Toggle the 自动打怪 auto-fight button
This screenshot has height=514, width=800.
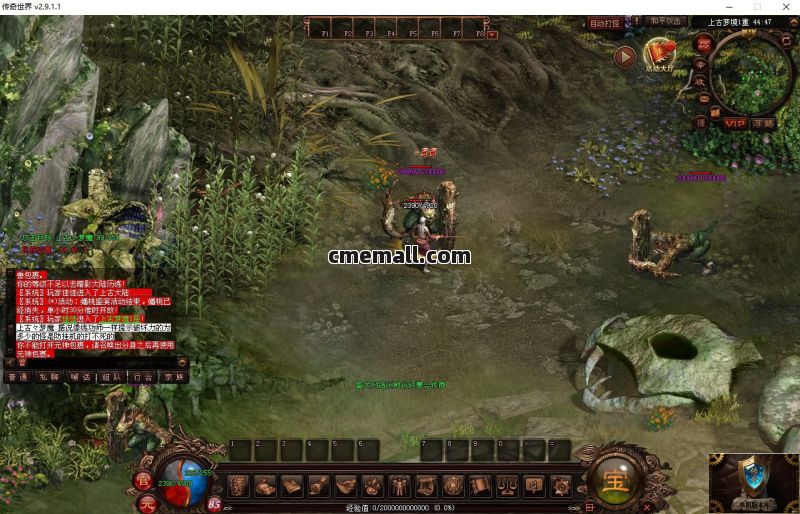pyautogui.click(x=605, y=23)
